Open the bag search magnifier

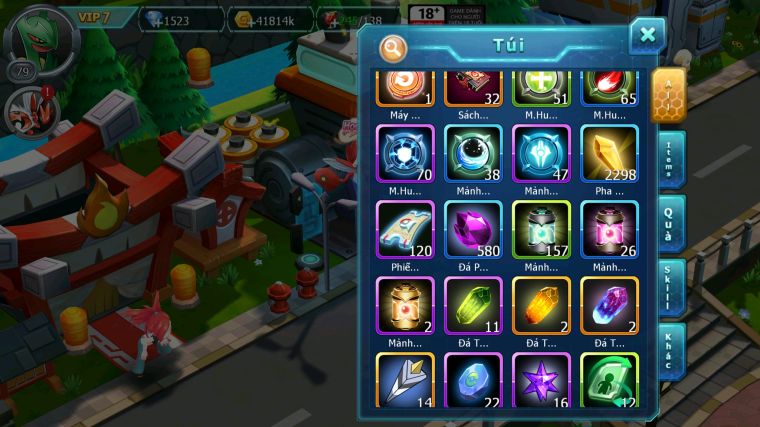click(x=394, y=47)
